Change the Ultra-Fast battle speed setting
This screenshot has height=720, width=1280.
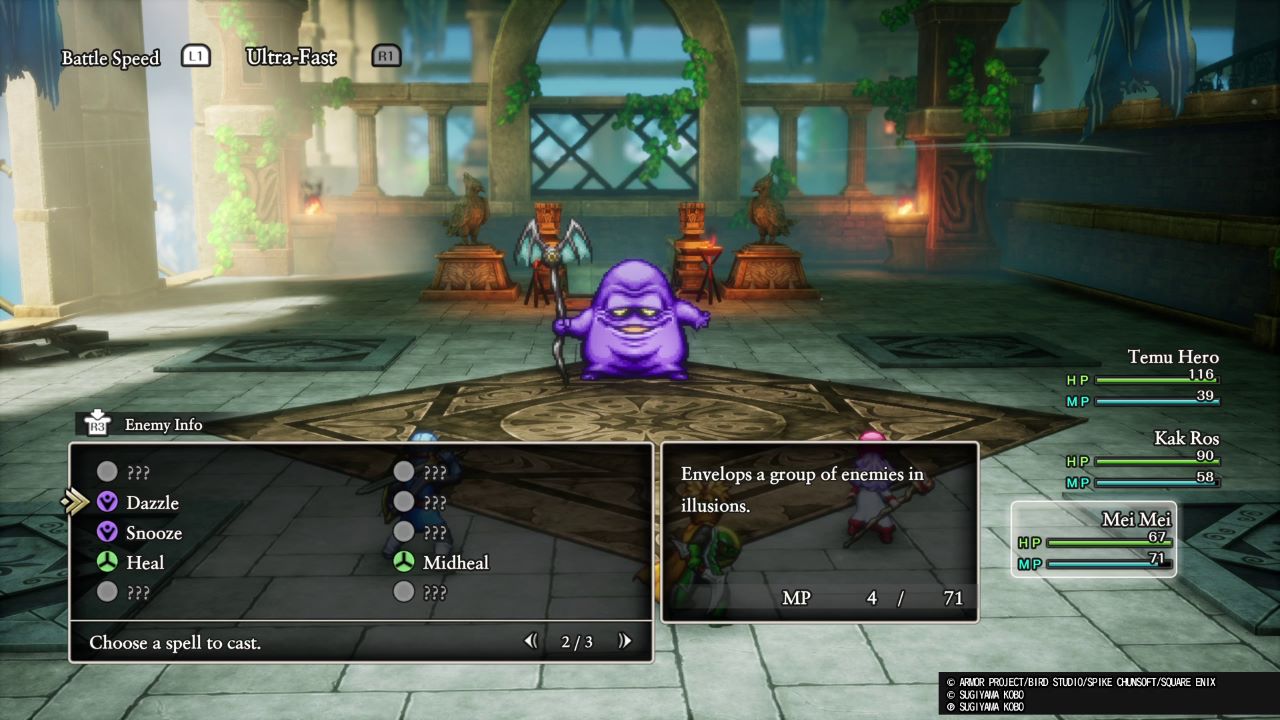[290, 57]
